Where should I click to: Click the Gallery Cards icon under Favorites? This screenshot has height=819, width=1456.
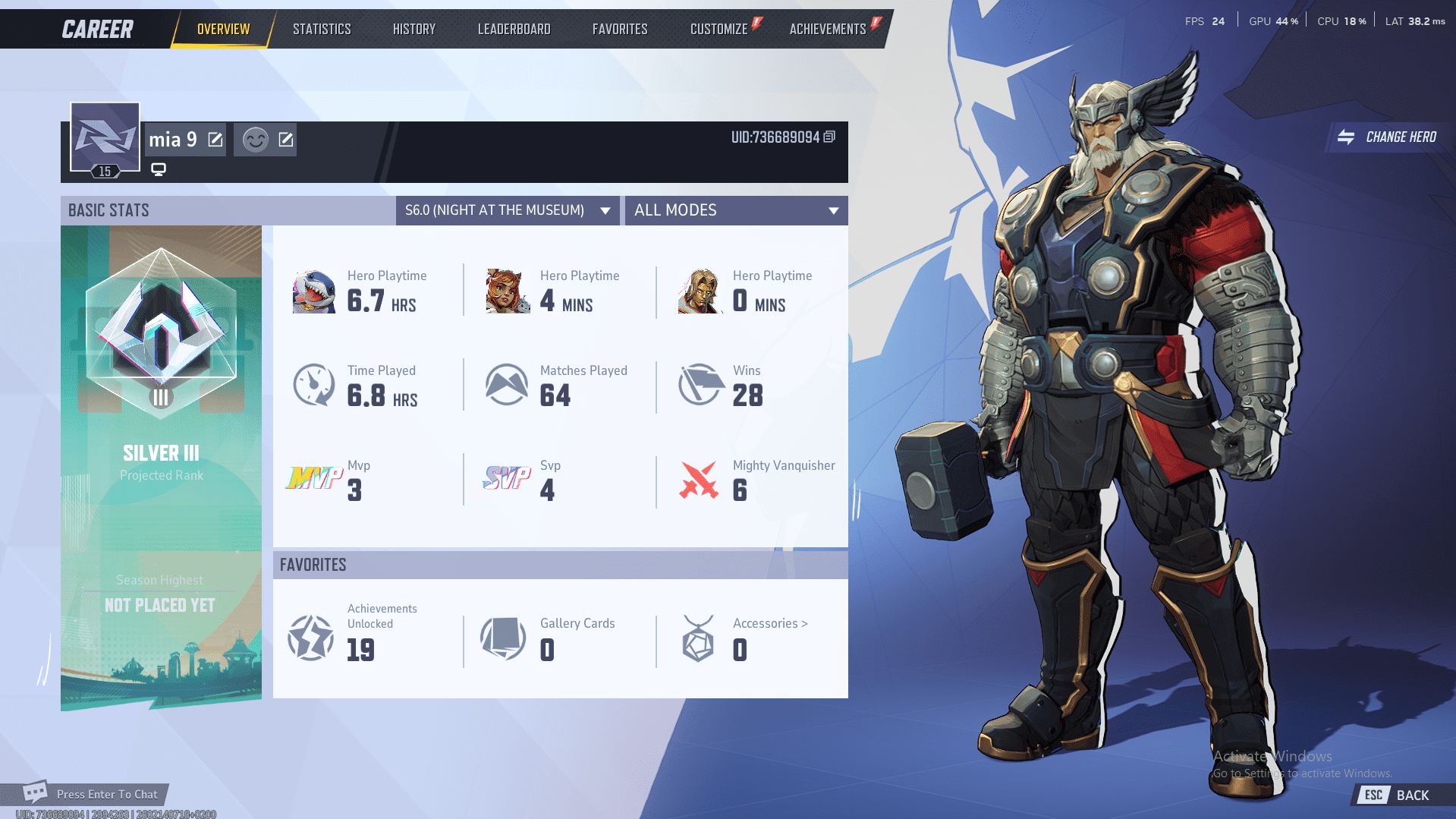(502, 638)
